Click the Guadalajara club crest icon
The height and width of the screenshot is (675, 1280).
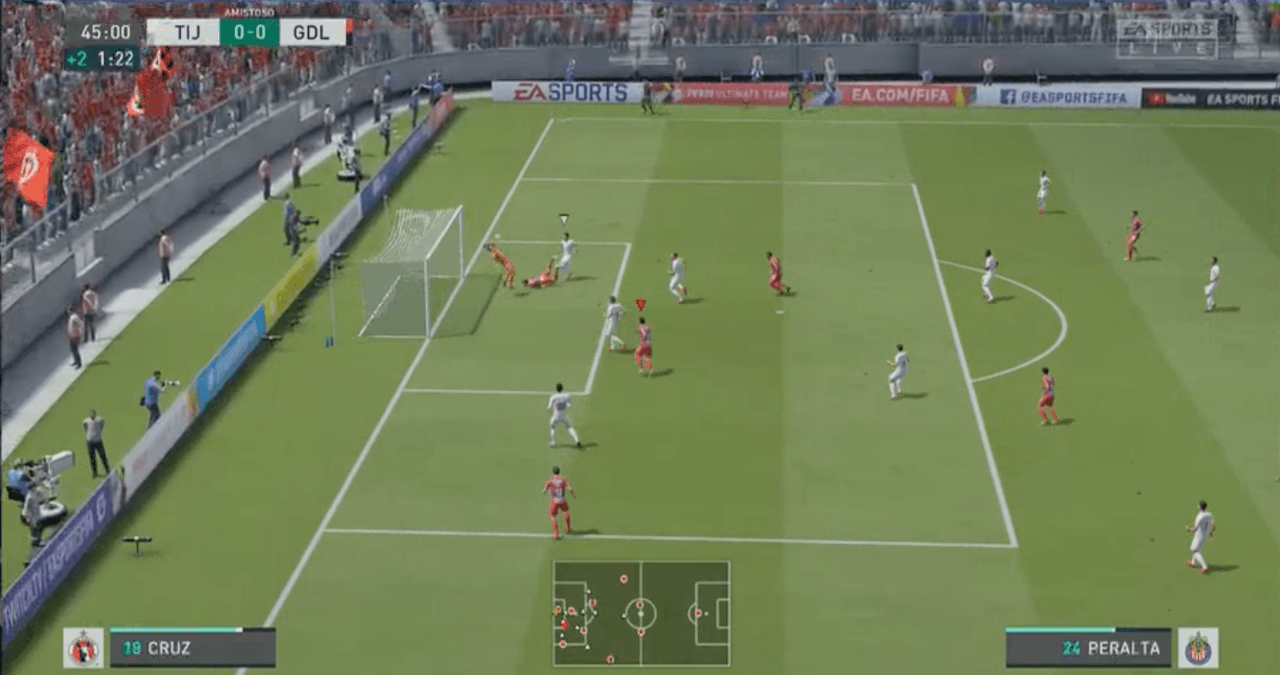pyautogui.click(x=1198, y=648)
